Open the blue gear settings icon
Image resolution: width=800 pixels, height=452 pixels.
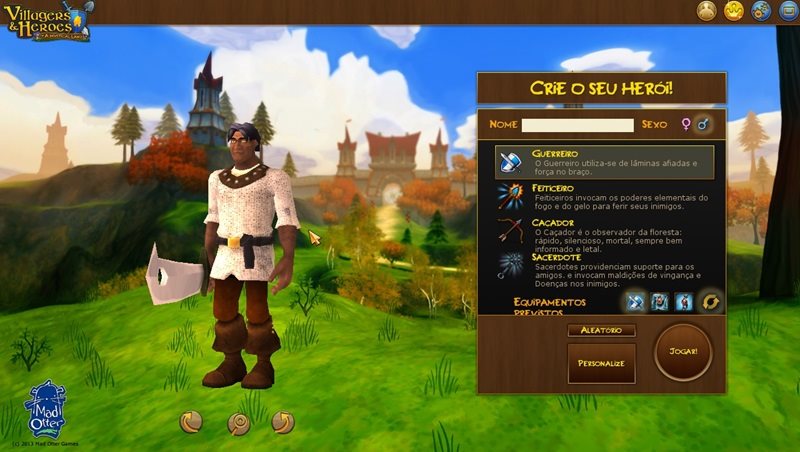[x=760, y=11]
